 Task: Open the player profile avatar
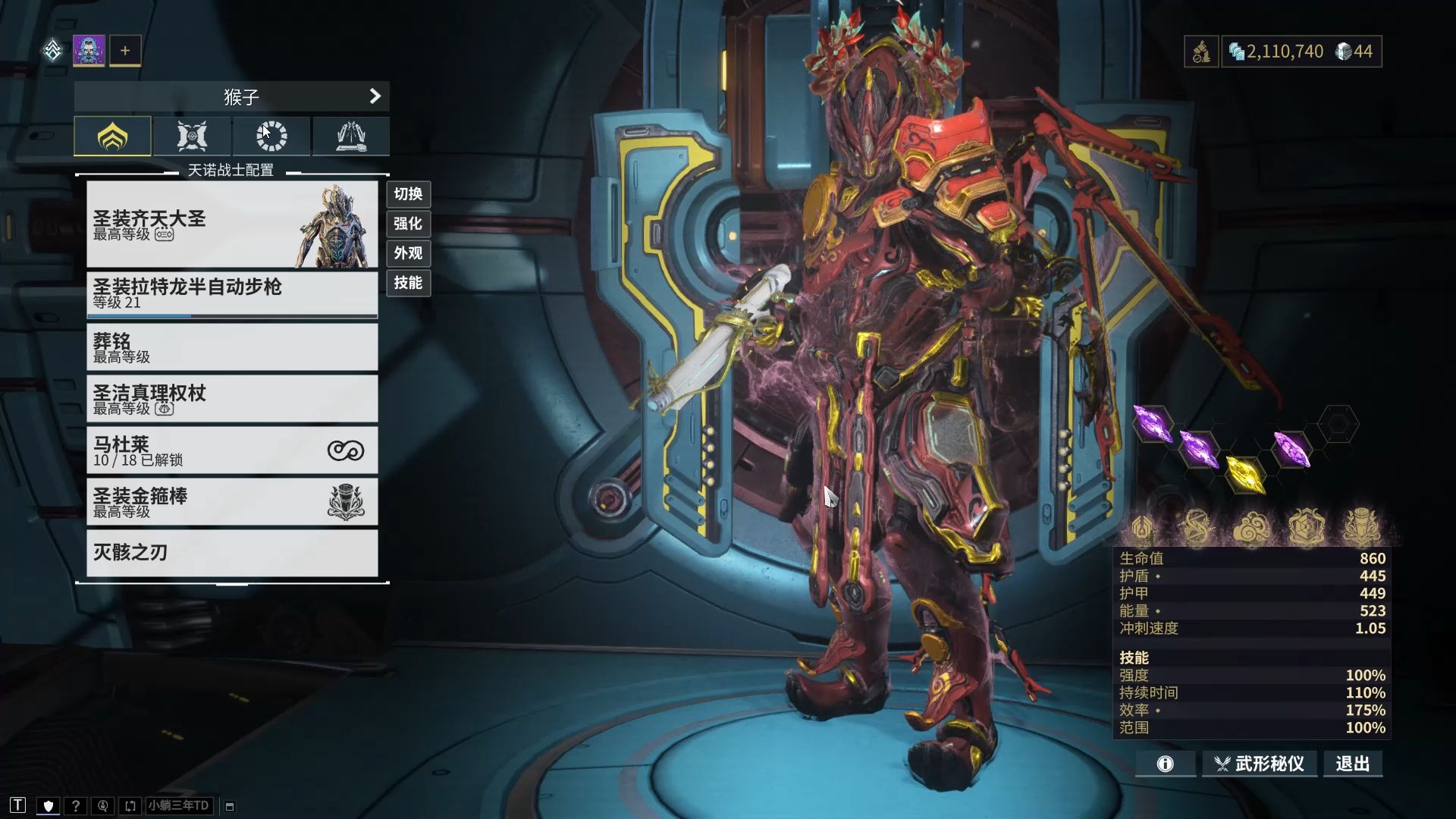(89, 51)
